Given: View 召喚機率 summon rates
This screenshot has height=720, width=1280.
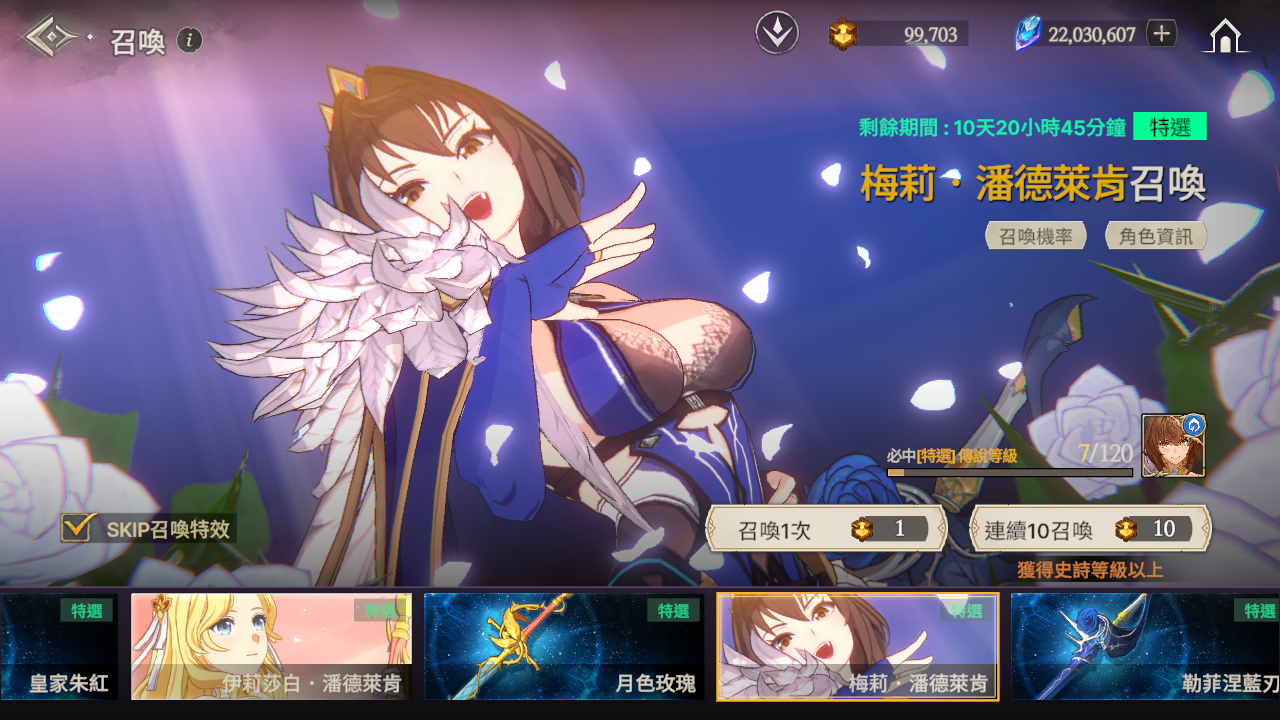Looking at the screenshot, I should tap(1035, 236).
